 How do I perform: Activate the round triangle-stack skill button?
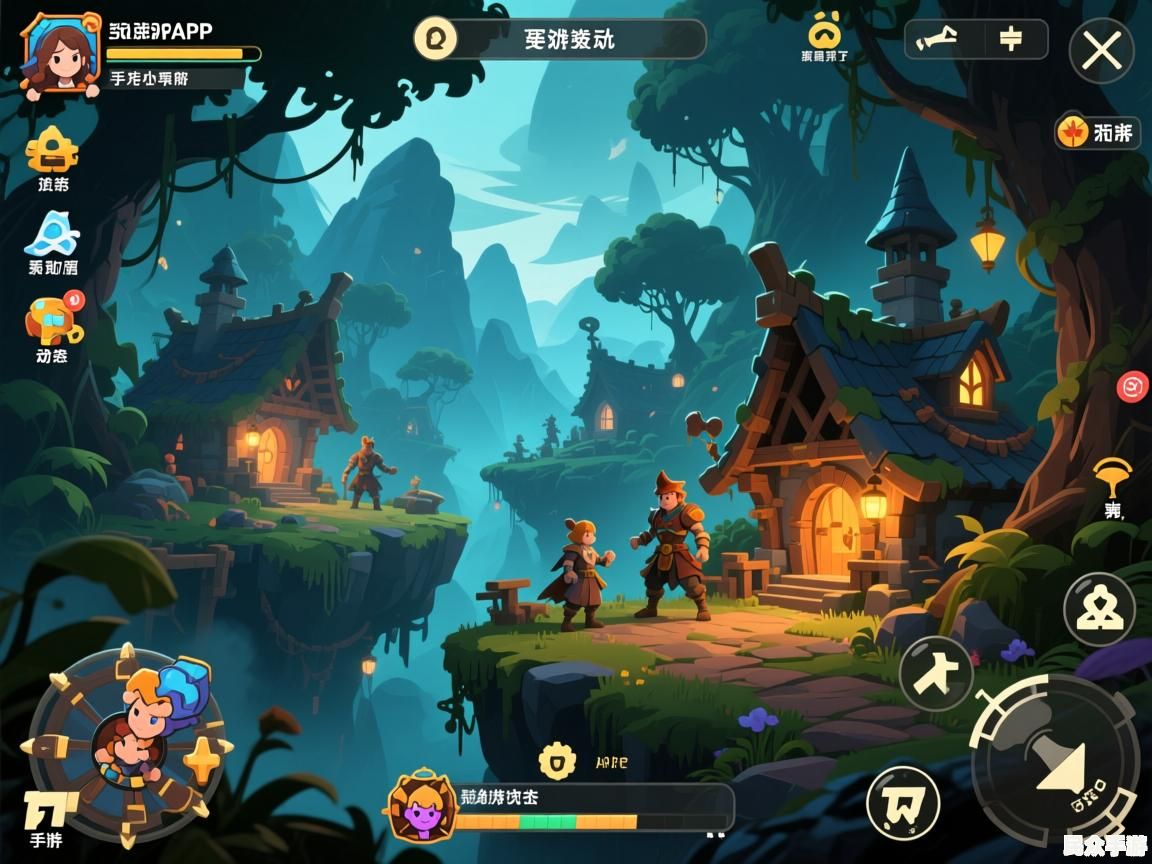tap(1099, 609)
